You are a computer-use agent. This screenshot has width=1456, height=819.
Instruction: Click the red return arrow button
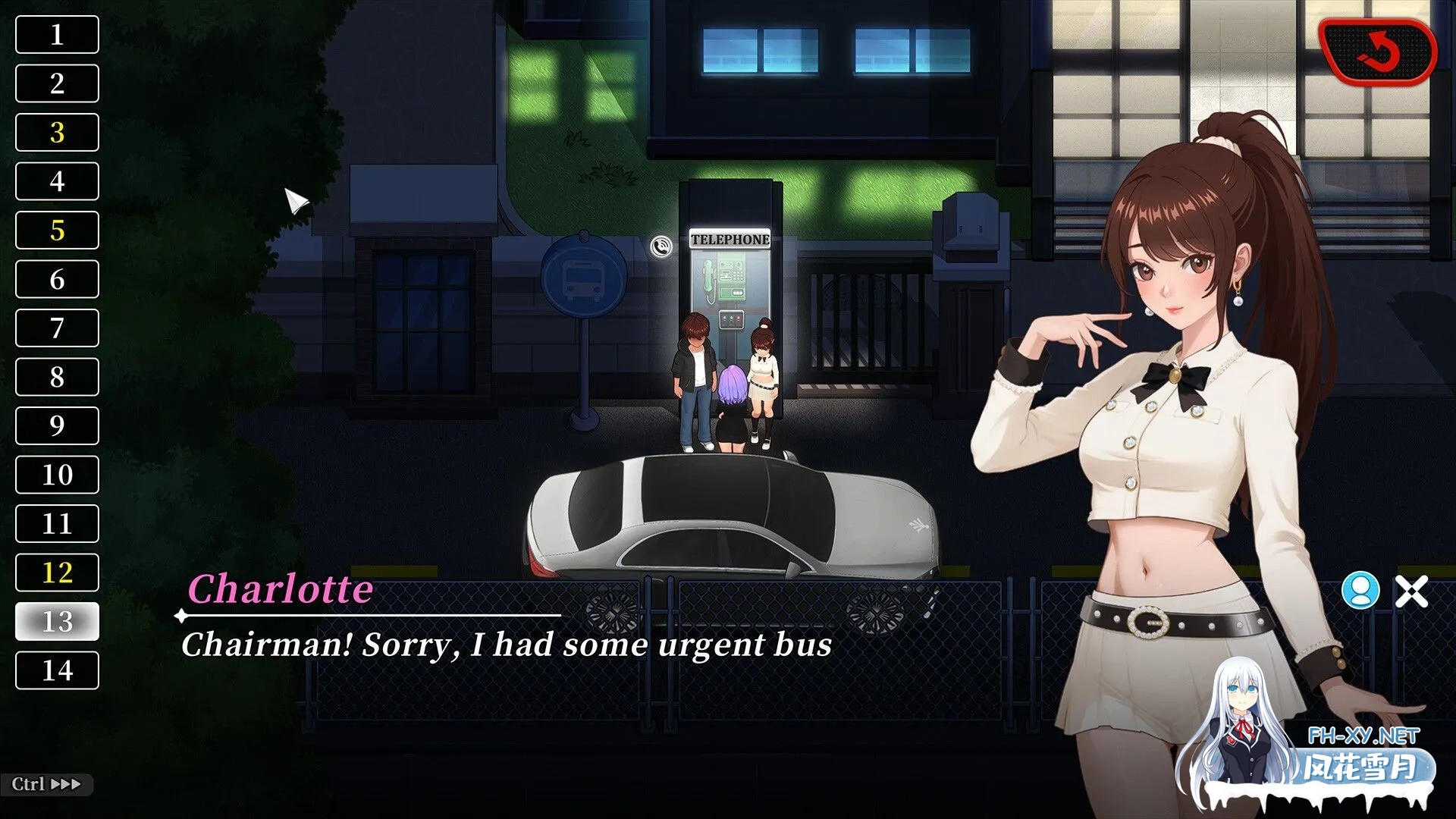(x=1378, y=52)
